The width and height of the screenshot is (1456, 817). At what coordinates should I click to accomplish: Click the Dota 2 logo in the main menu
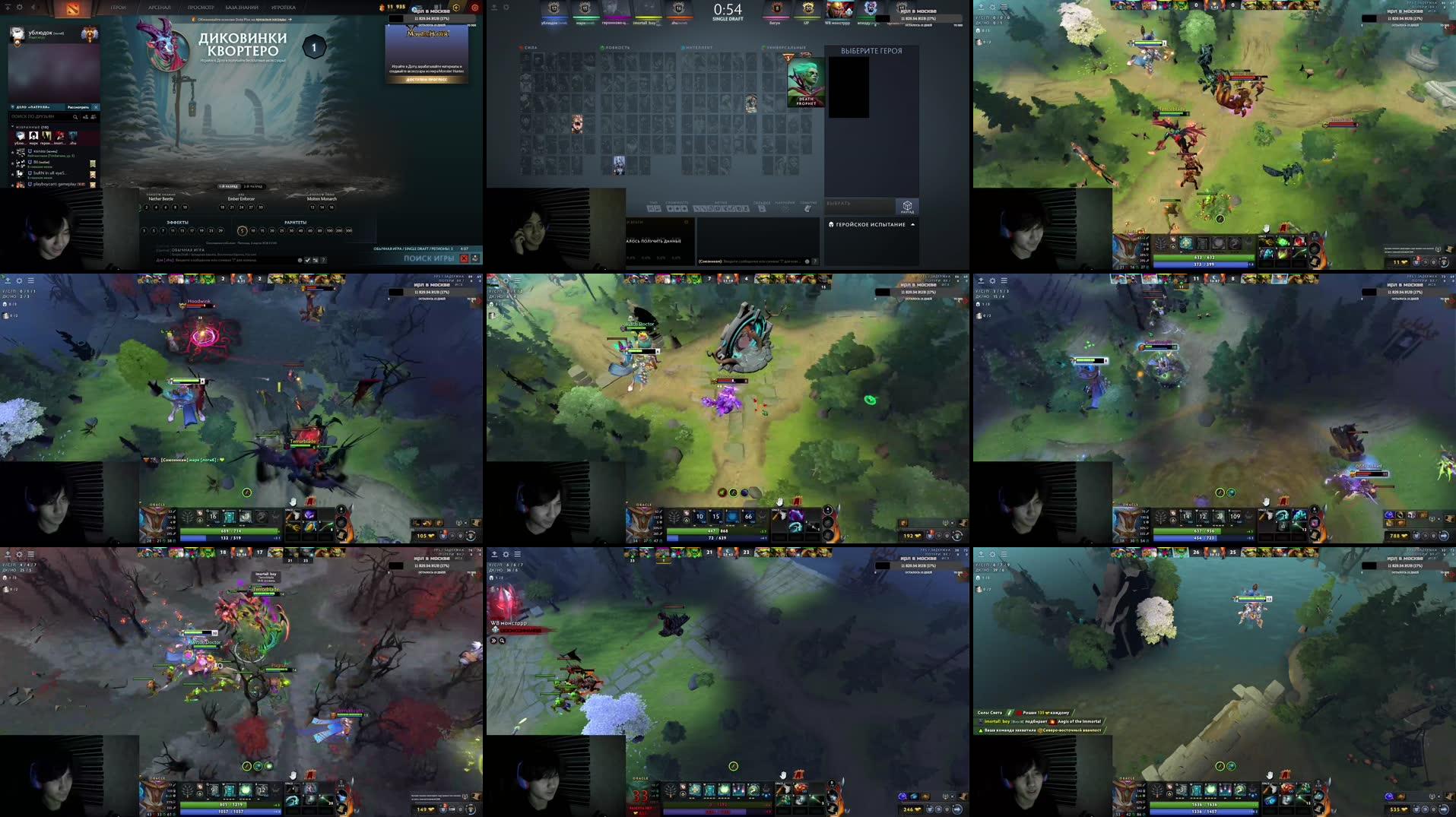coord(71,8)
